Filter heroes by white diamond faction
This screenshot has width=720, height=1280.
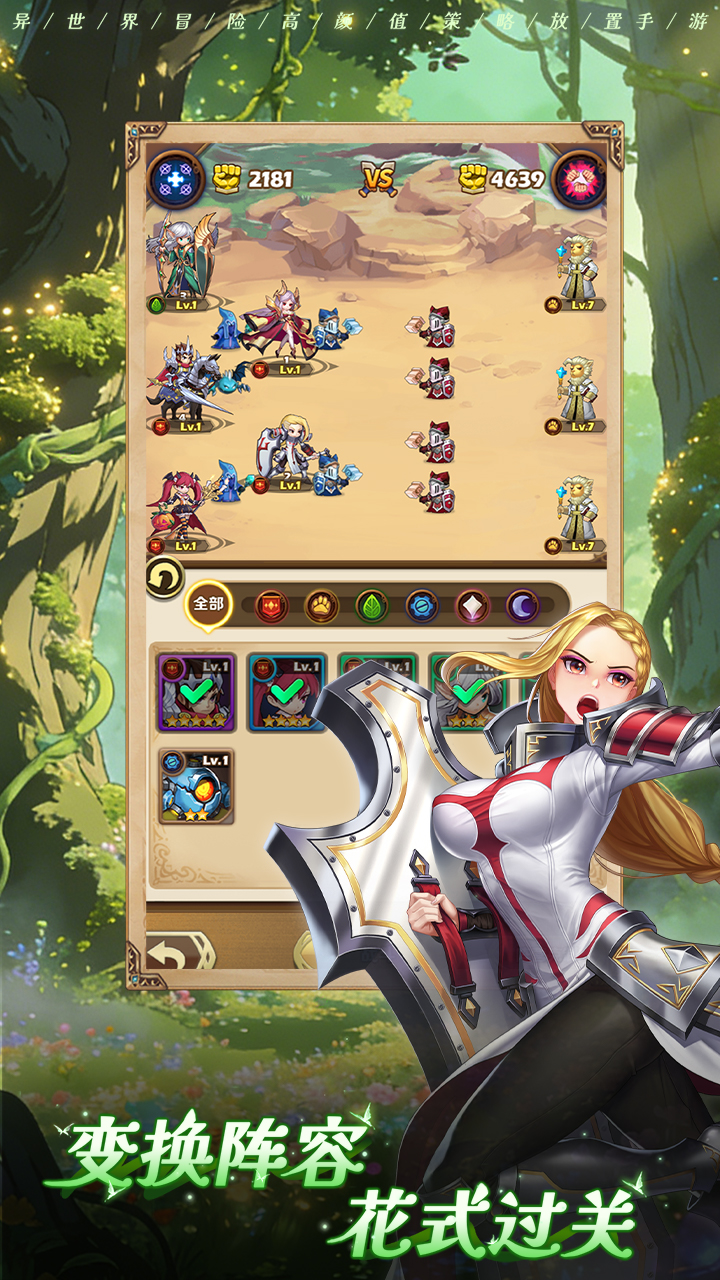click(472, 606)
